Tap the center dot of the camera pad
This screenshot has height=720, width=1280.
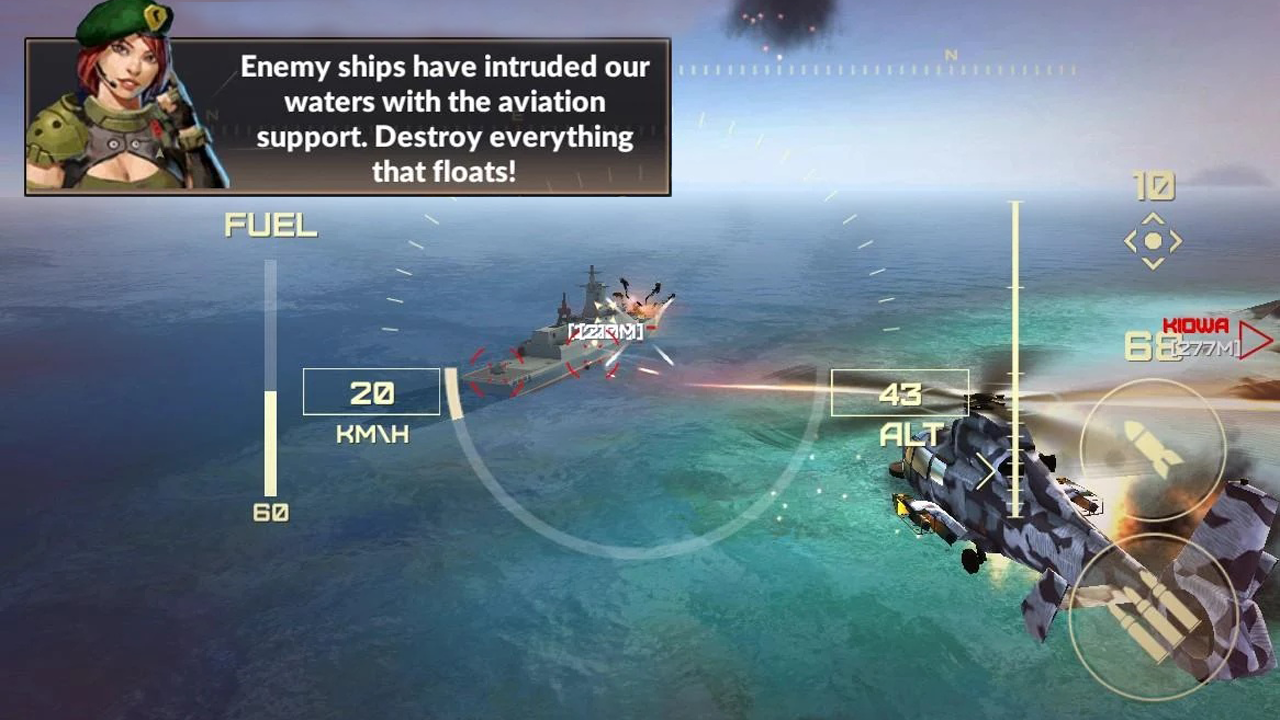point(1152,240)
